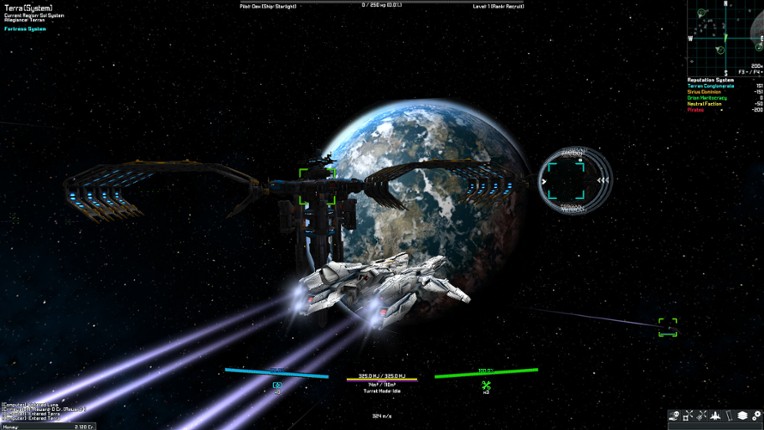The width and height of the screenshot is (764, 430).
Task: Open the skull-and-hand icon in bottom toolbar
Action: [675, 416]
